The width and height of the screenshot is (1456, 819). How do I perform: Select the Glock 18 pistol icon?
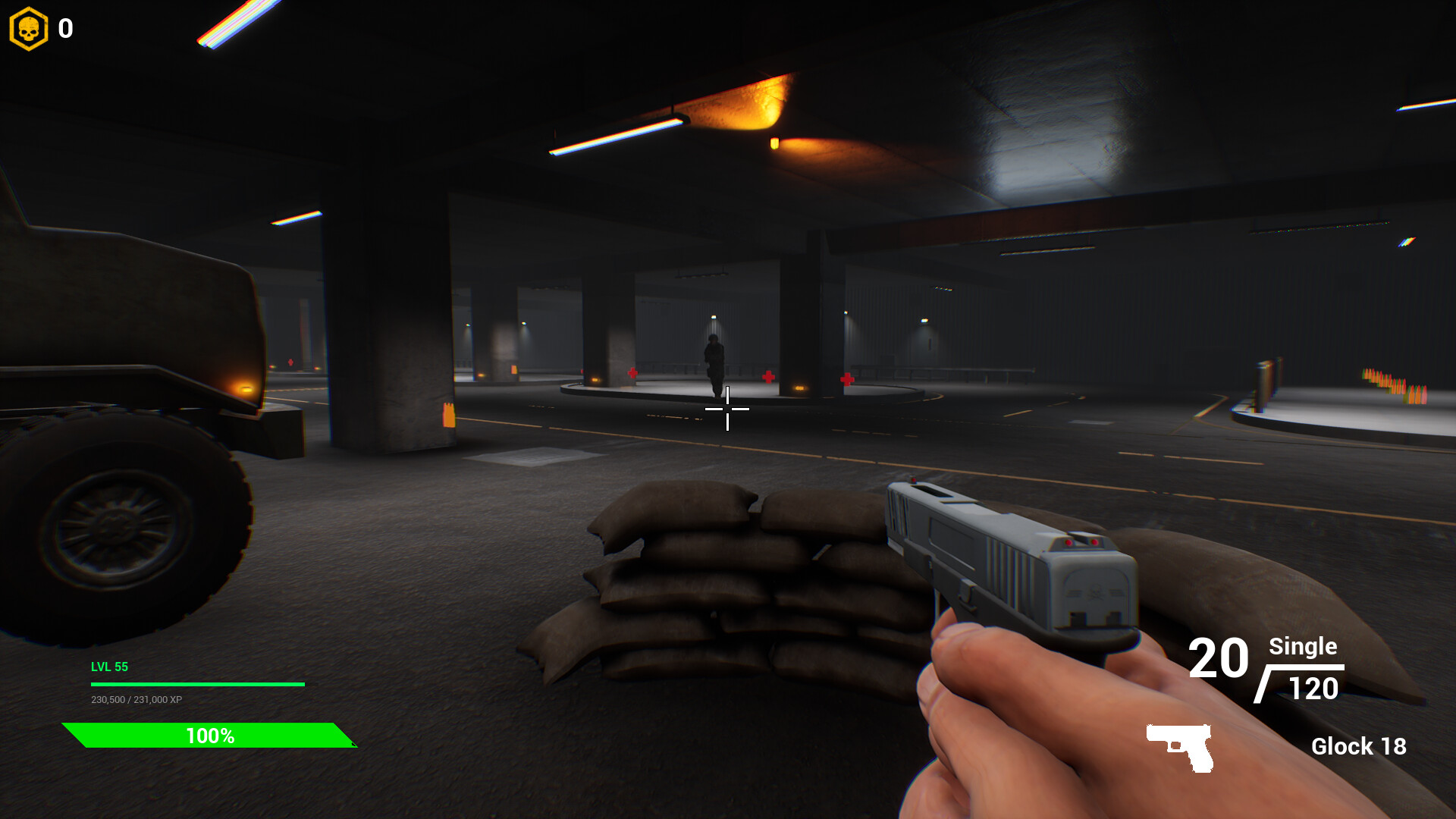1178,747
